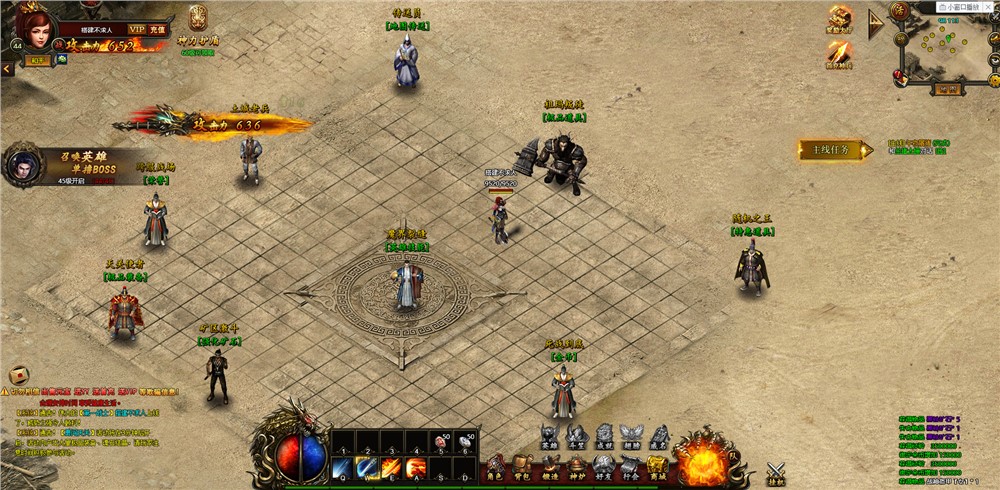Click the 神力护盾 shield icon
Screen dimensions: 1000x490
pos(197,18)
